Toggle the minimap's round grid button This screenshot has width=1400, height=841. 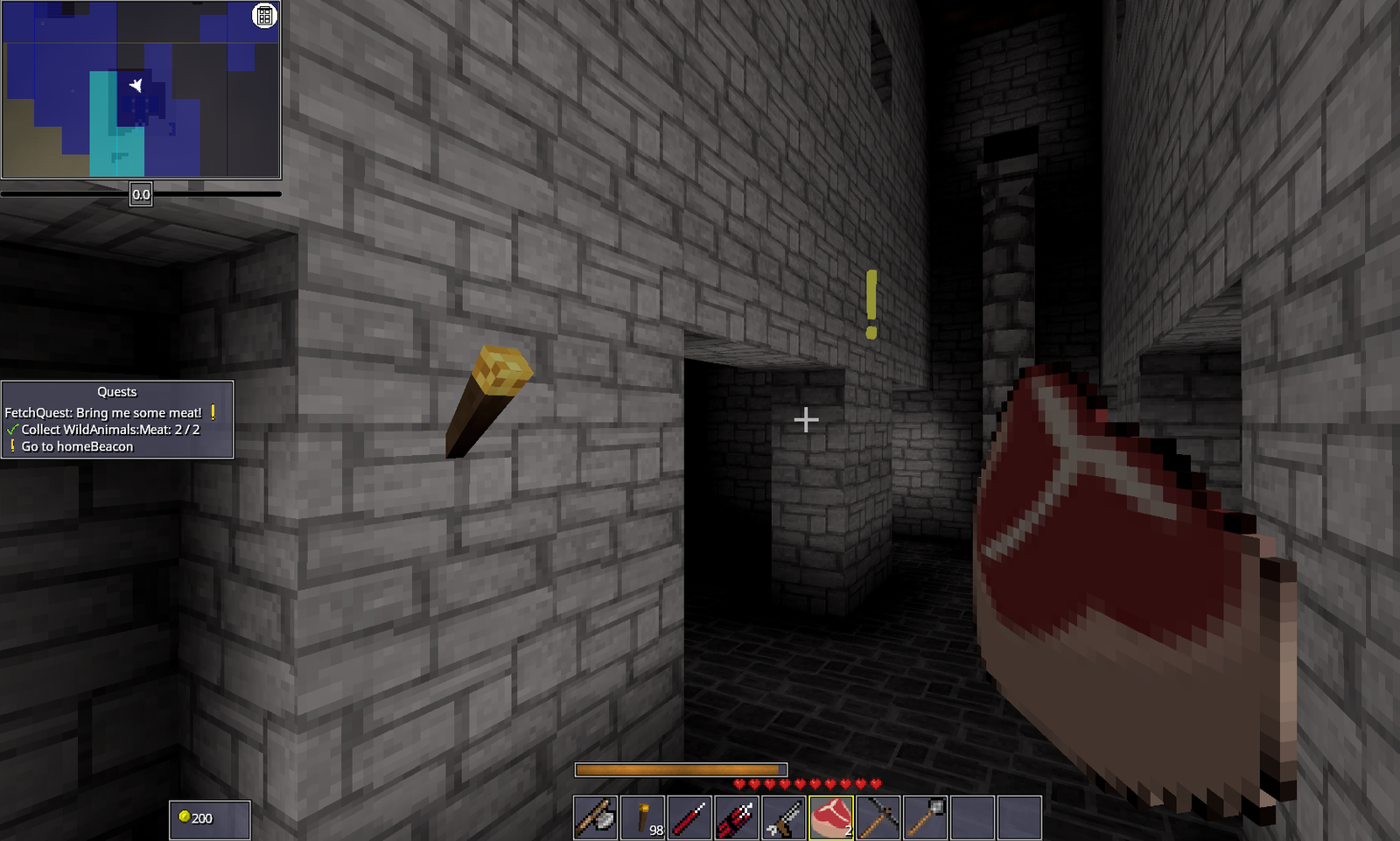click(264, 16)
